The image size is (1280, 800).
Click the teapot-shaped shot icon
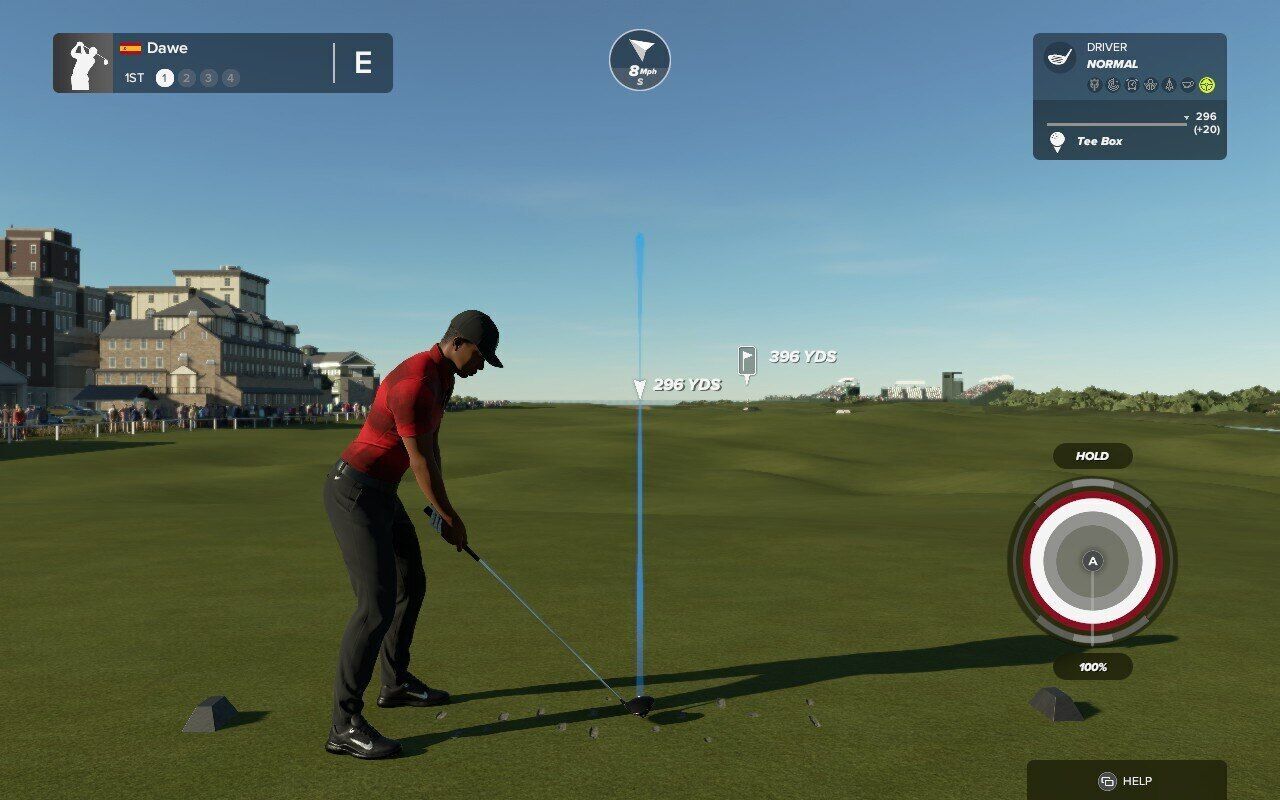pos(1188,85)
